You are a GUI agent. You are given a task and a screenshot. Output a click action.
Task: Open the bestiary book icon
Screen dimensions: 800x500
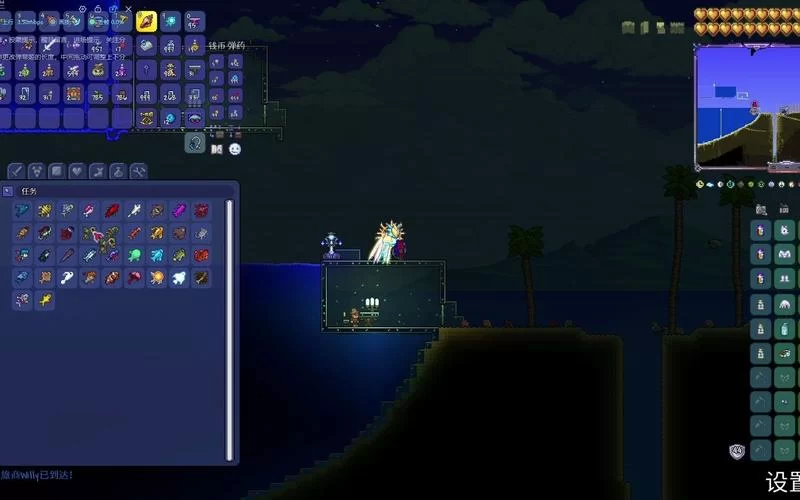[x=217, y=149]
